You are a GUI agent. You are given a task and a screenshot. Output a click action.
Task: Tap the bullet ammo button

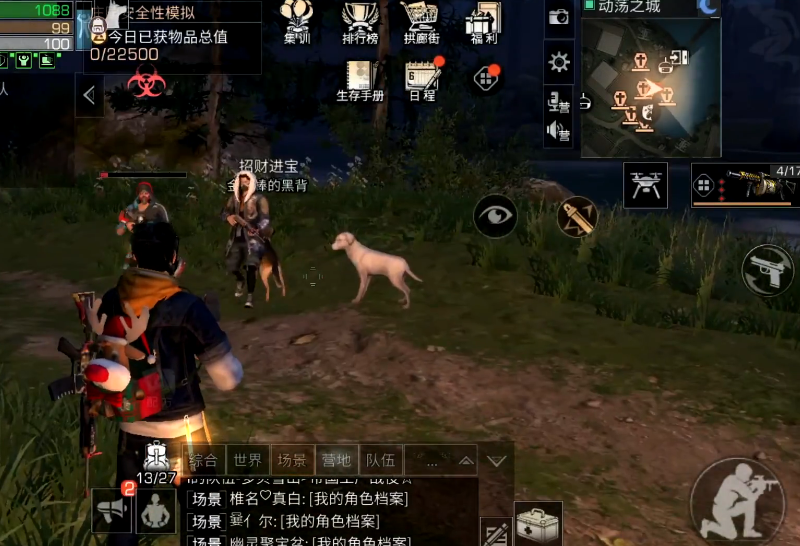click(577, 216)
